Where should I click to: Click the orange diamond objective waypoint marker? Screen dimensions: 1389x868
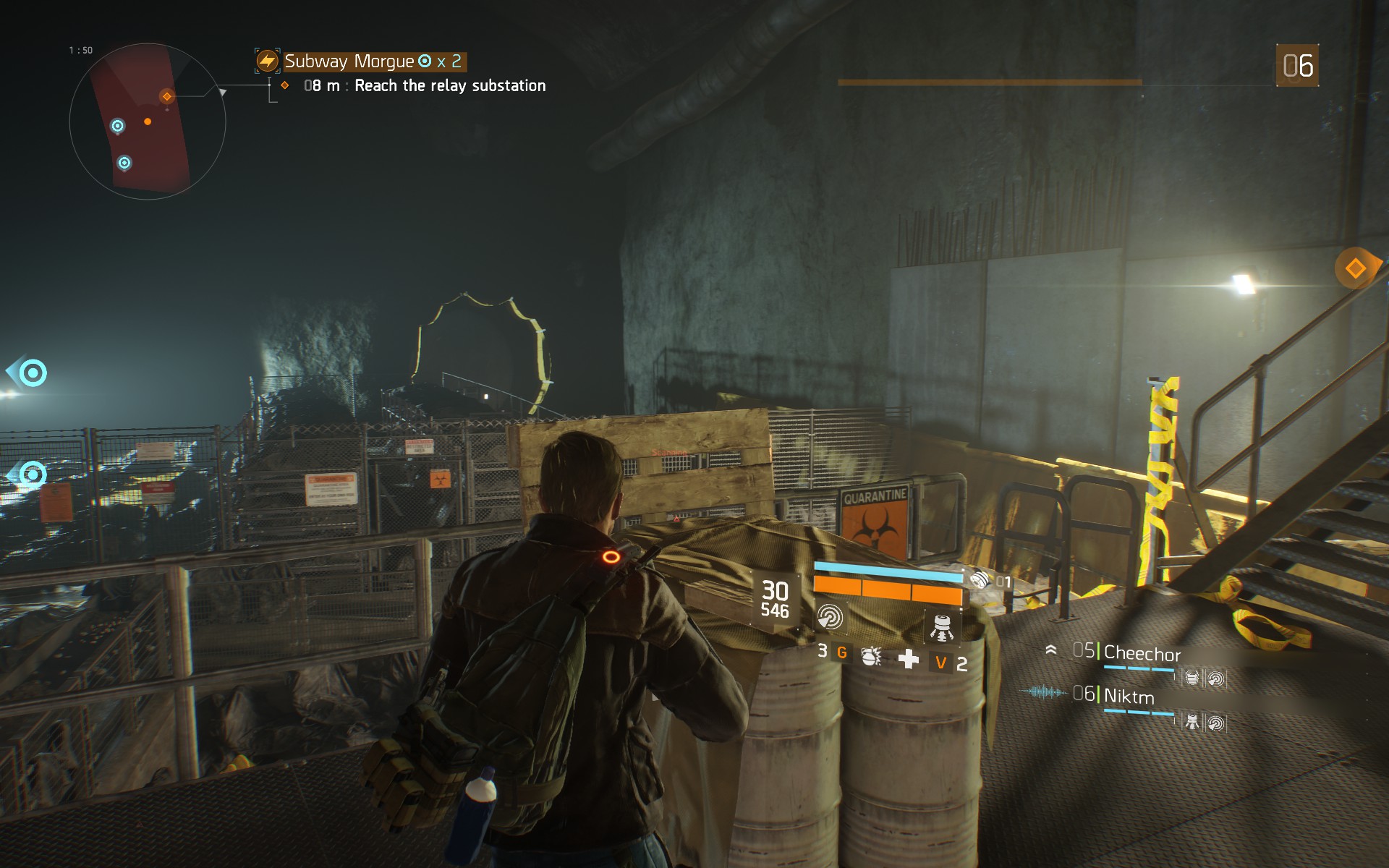1355,269
